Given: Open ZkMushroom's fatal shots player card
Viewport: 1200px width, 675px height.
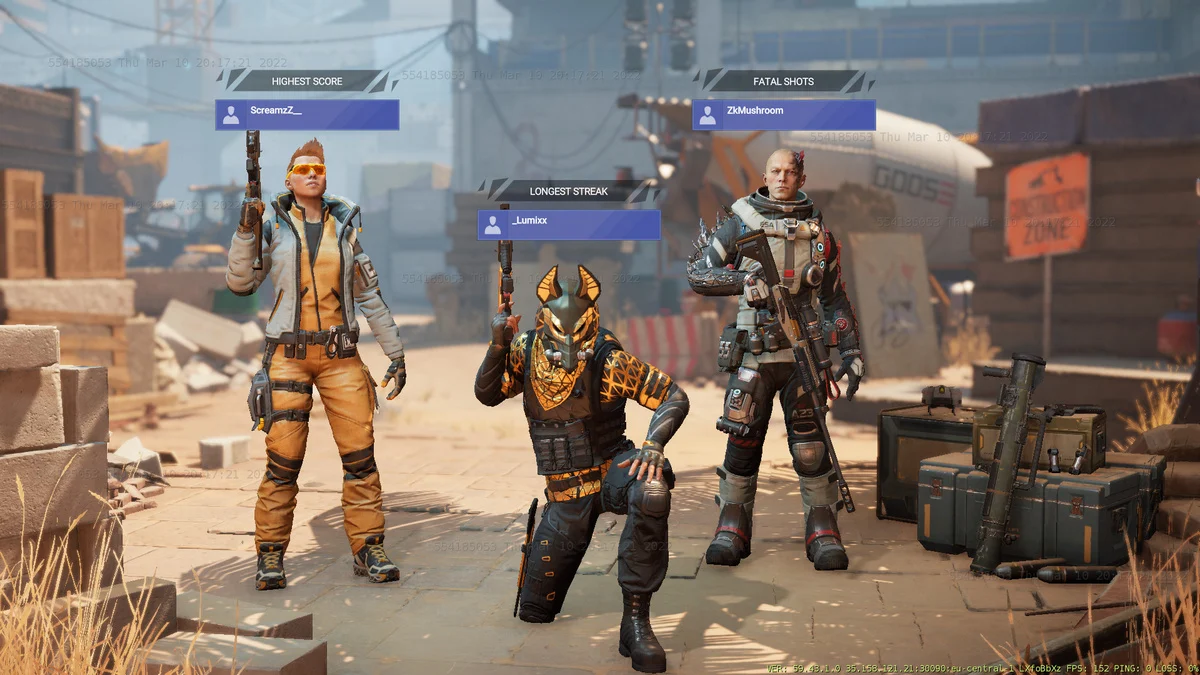Looking at the screenshot, I should (x=784, y=114).
